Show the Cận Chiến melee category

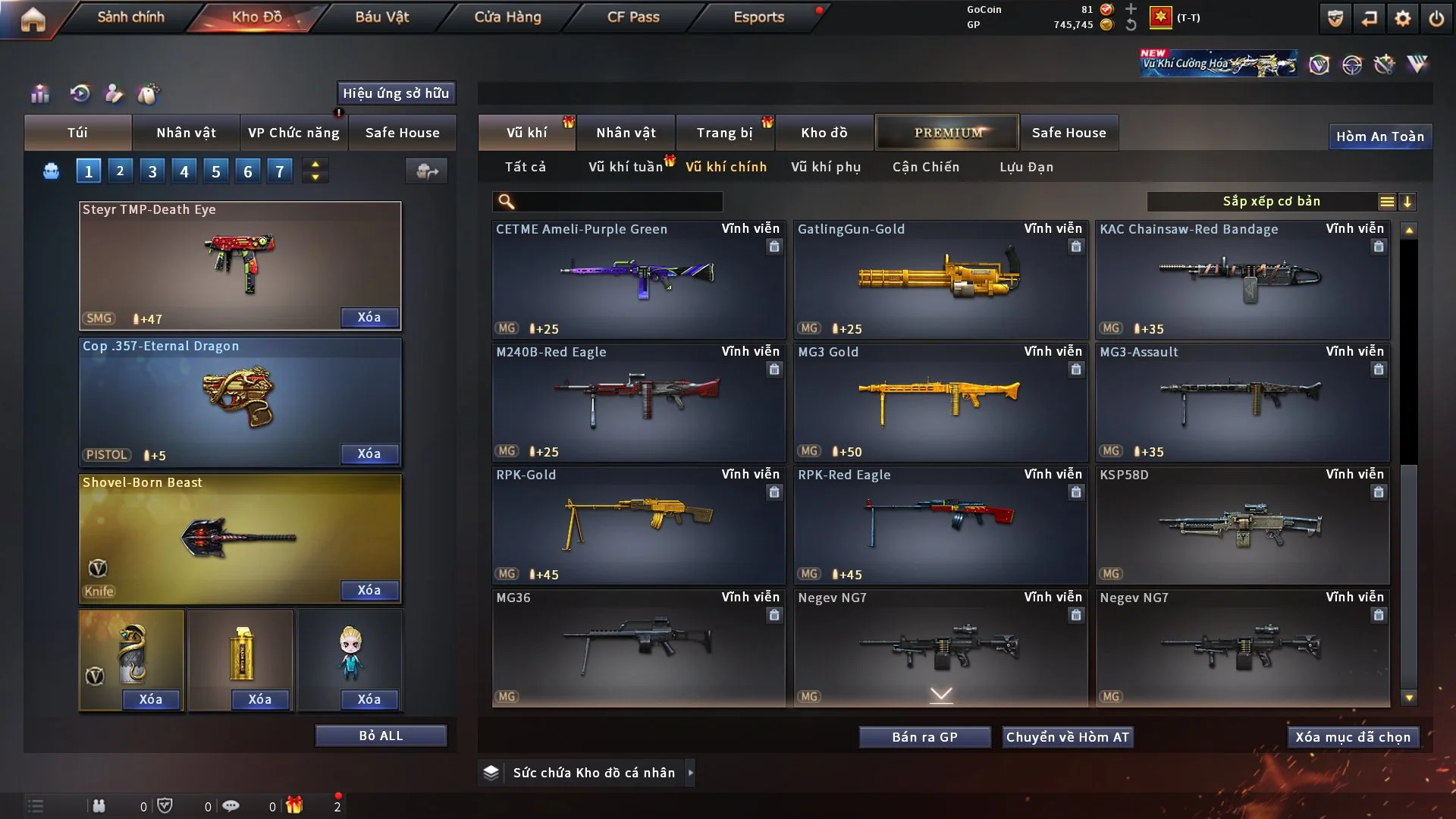pos(925,167)
